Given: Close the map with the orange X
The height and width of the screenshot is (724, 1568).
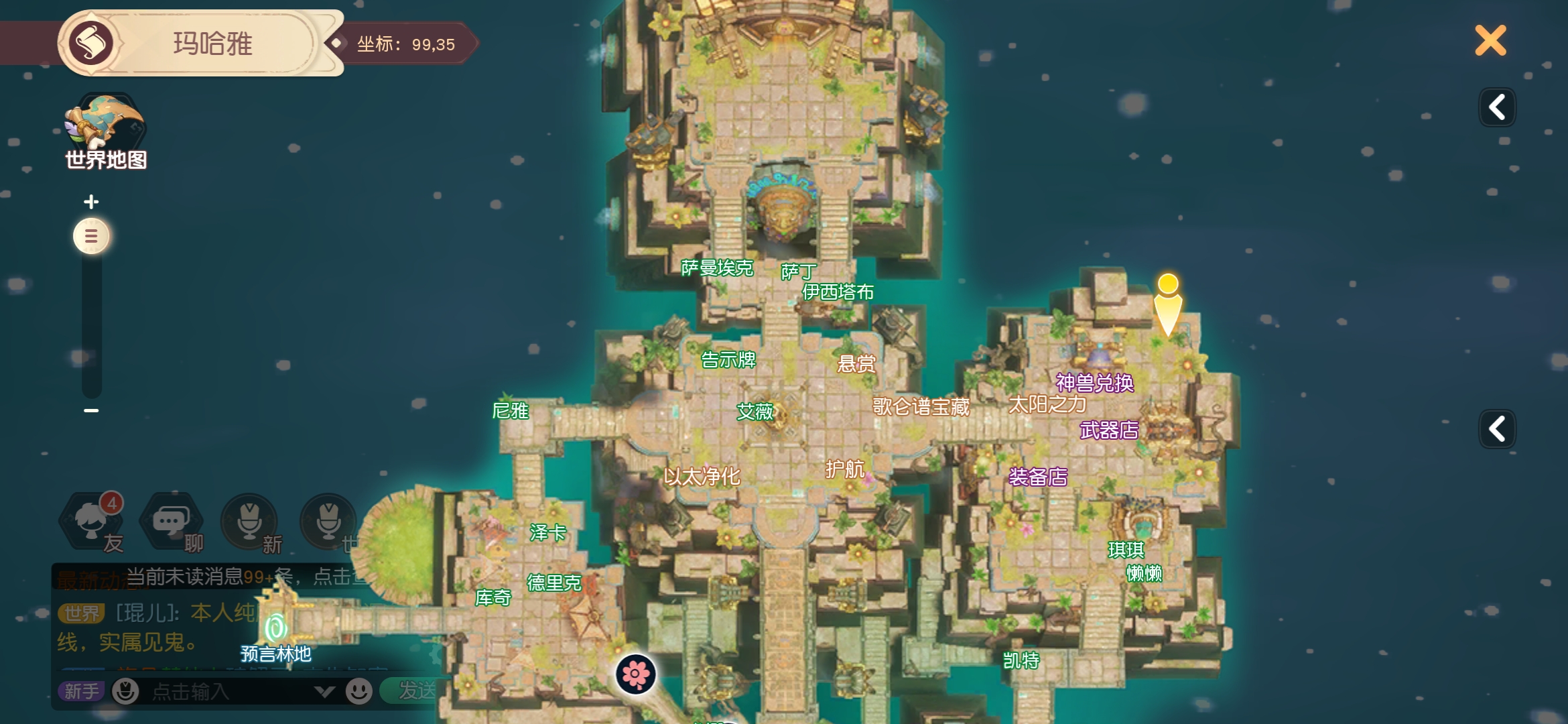Looking at the screenshot, I should [1490, 41].
